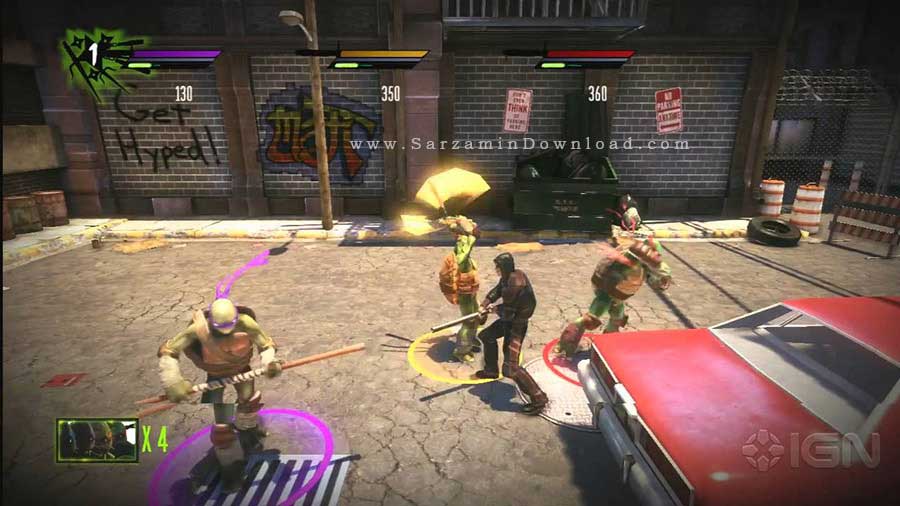This screenshot has height=506, width=900.
Task: Select the turtle team portrait lives icon
Action: pyautogui.click(x=97, y=440)
